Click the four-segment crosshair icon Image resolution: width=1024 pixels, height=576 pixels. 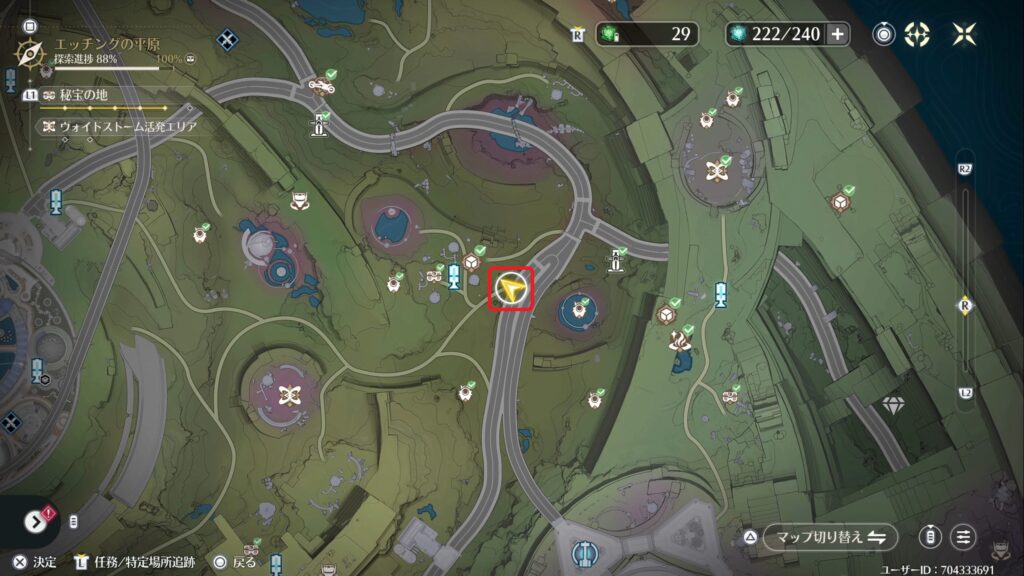(x=917, y=34)
